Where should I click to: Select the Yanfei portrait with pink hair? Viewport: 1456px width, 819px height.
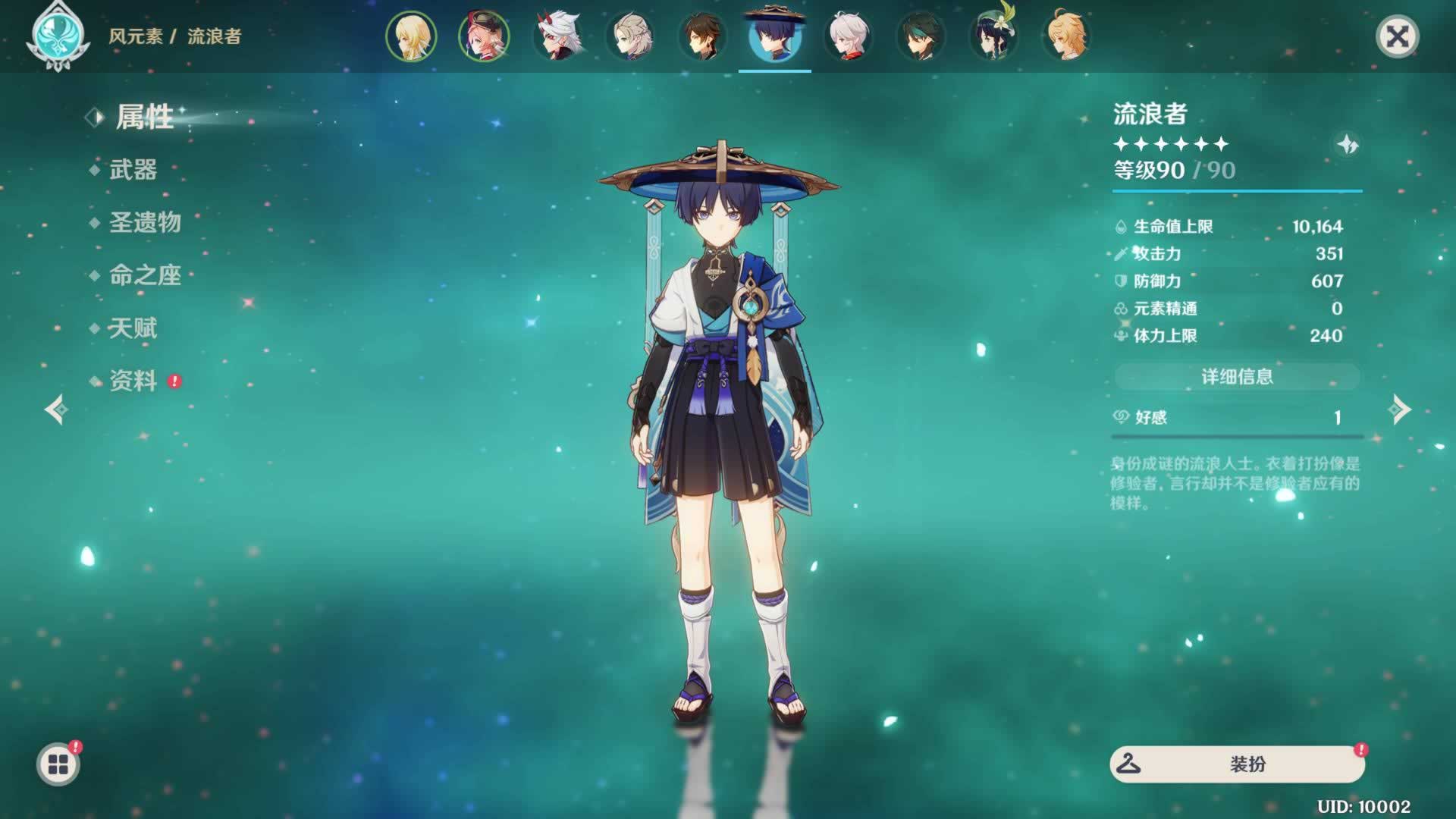coord(484,36)
